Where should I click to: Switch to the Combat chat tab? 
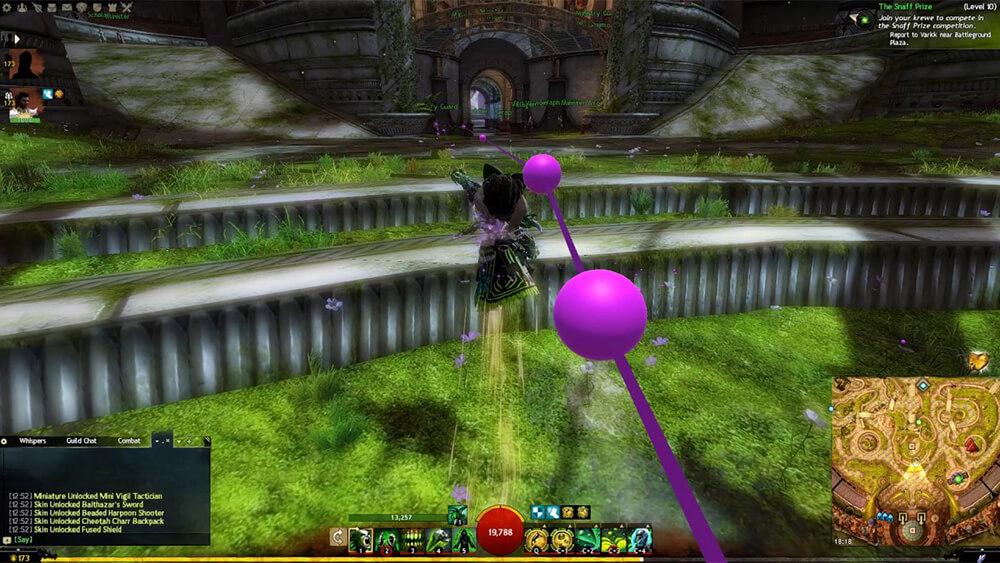point(130,441)
